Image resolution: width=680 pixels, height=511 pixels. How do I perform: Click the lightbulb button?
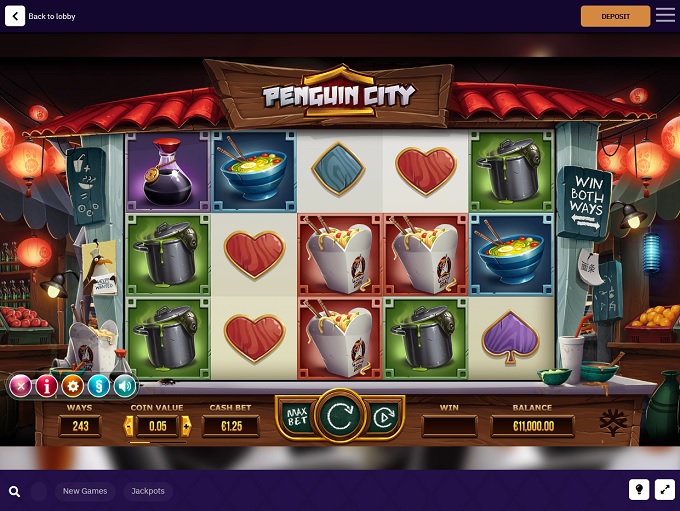pyautogui.click(x=638, y=489)
